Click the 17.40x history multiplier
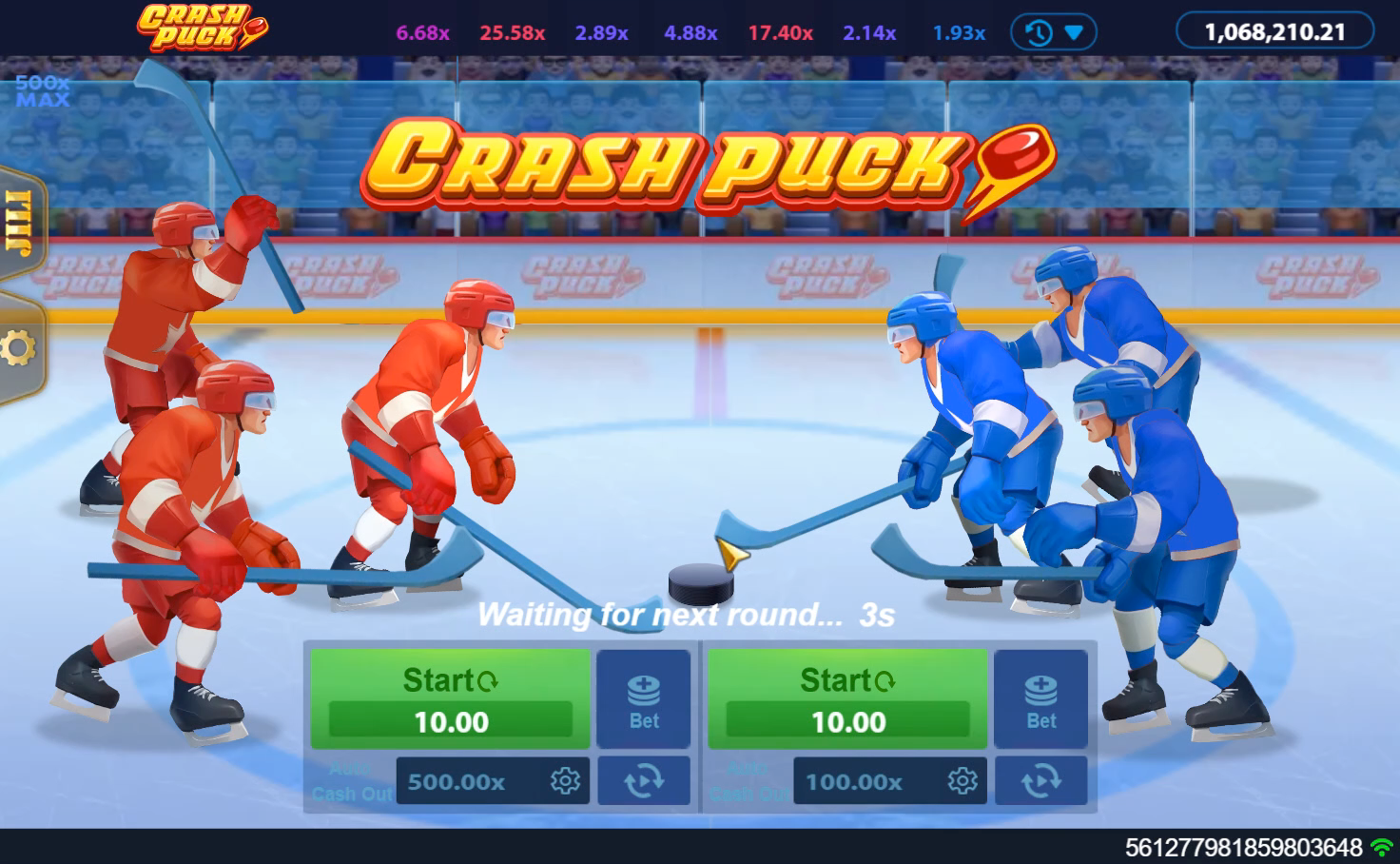This screenshot has height=864, width=1400. click(x=780, y=33)
